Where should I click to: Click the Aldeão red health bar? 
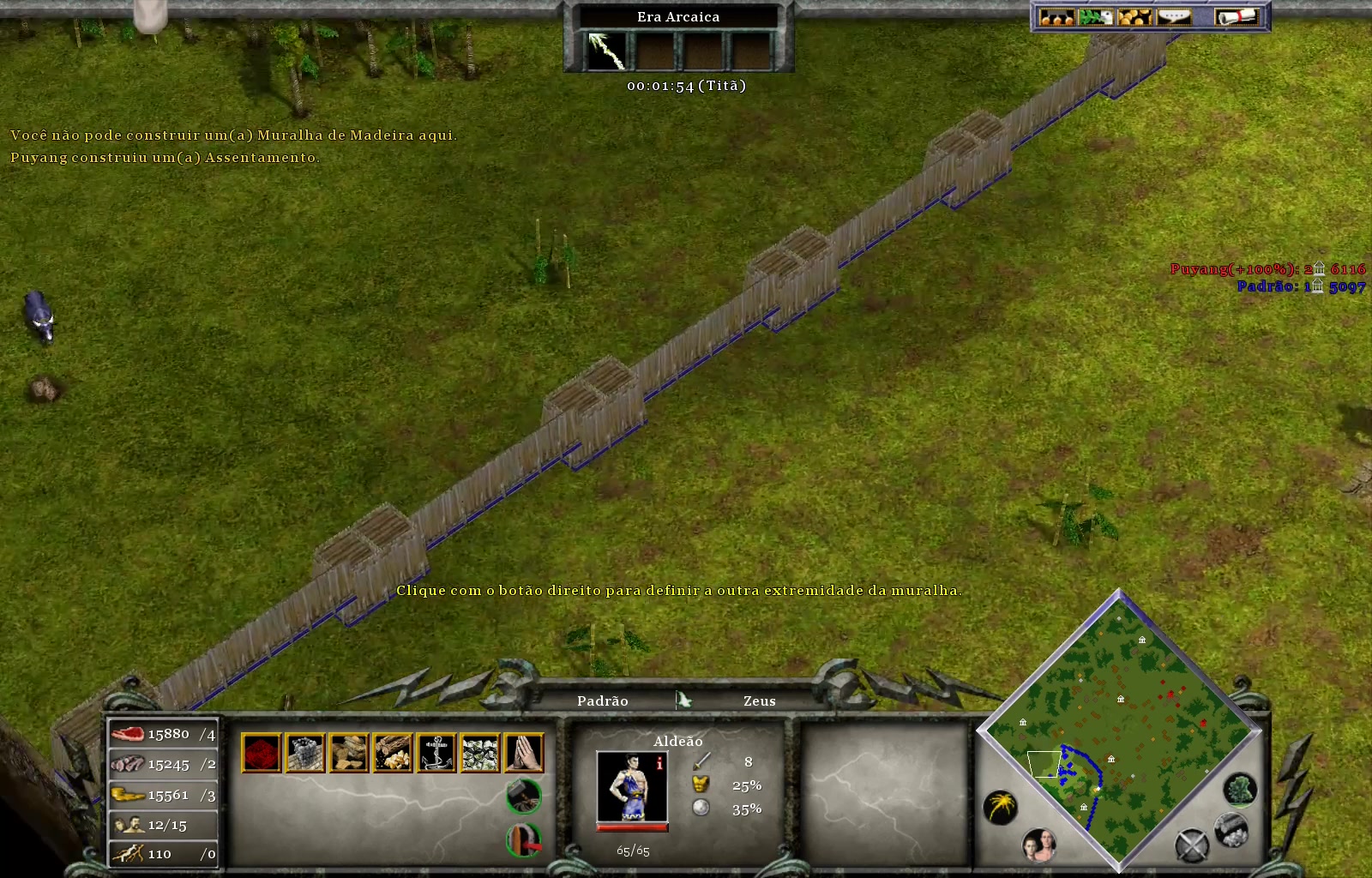(632, 827)
